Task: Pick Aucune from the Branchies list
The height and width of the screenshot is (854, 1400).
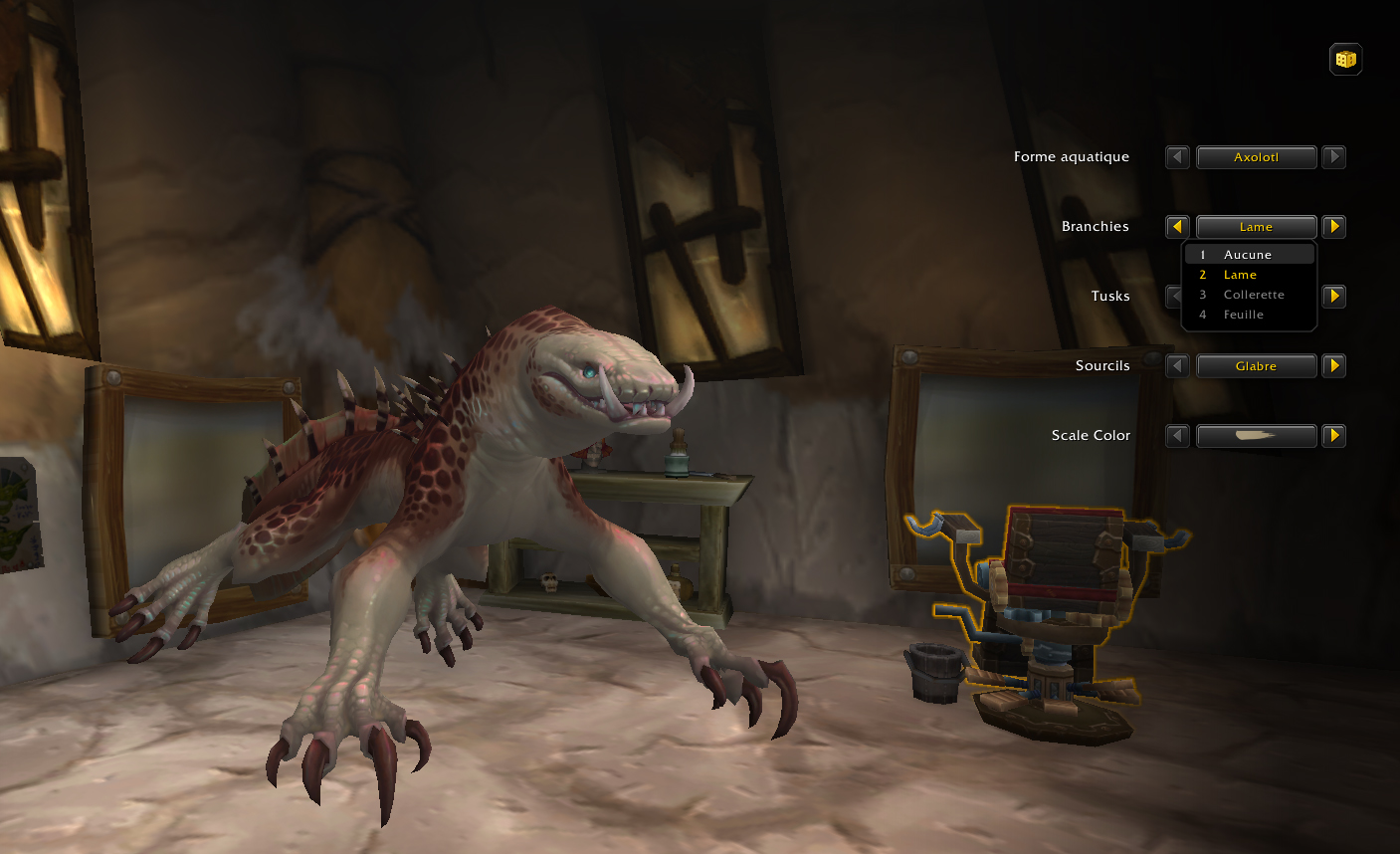Action: [1248, 255]
